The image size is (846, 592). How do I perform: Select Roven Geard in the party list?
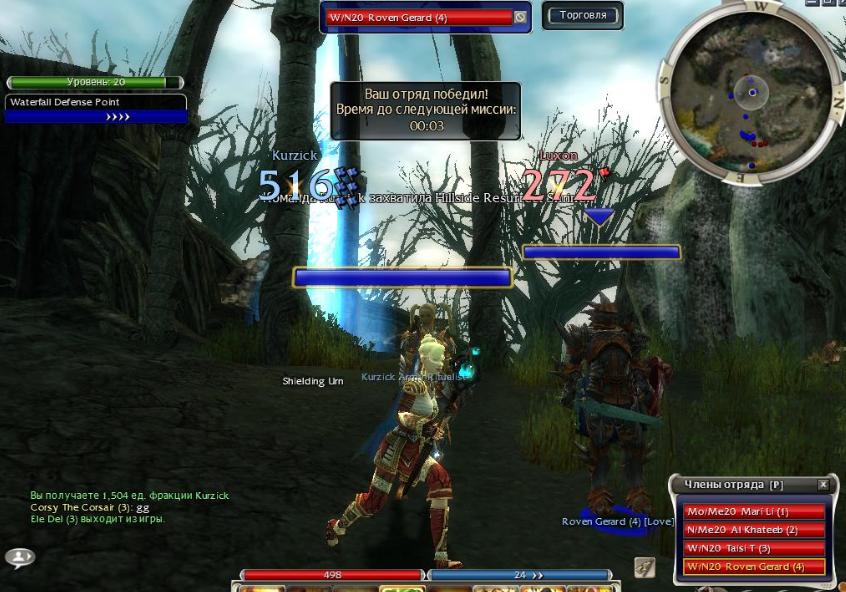[x=754, y=567]
